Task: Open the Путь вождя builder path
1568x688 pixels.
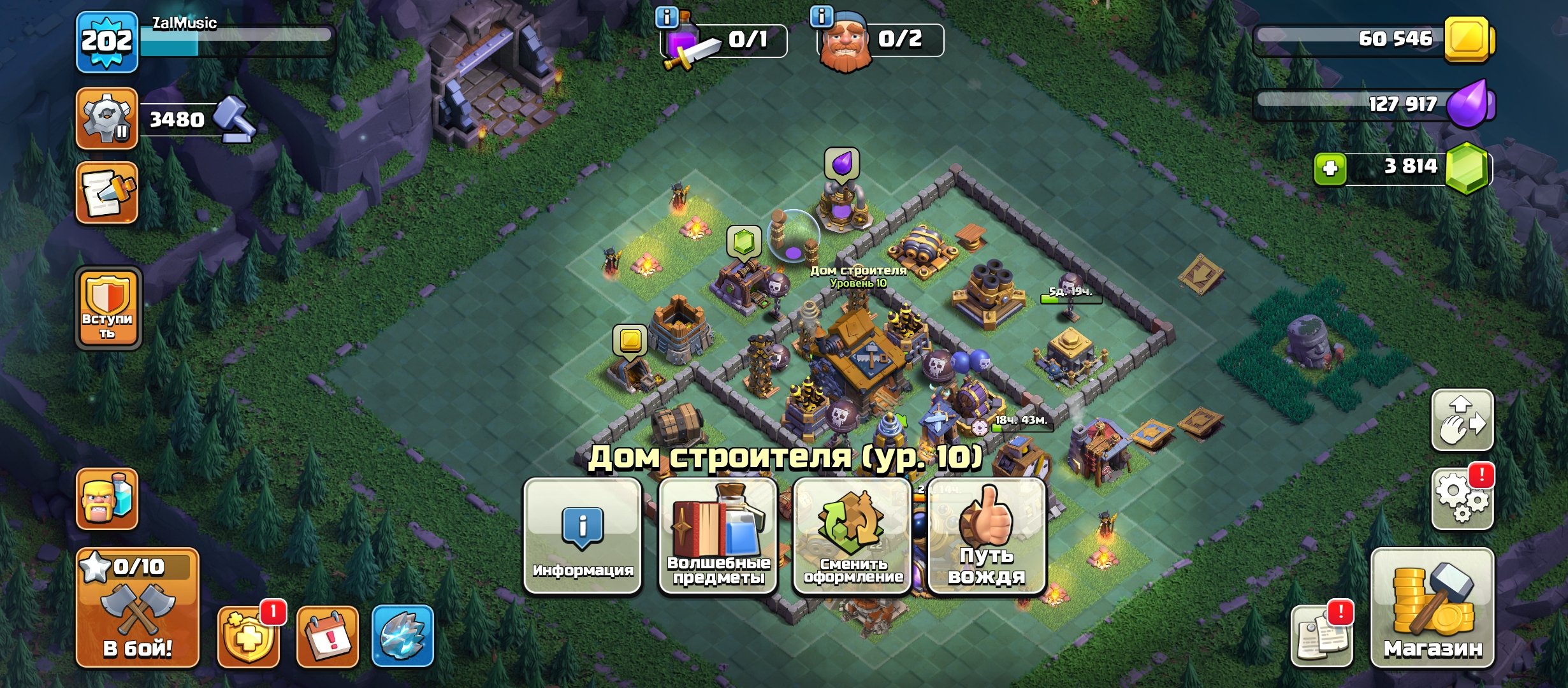Action: click(985, 548)
